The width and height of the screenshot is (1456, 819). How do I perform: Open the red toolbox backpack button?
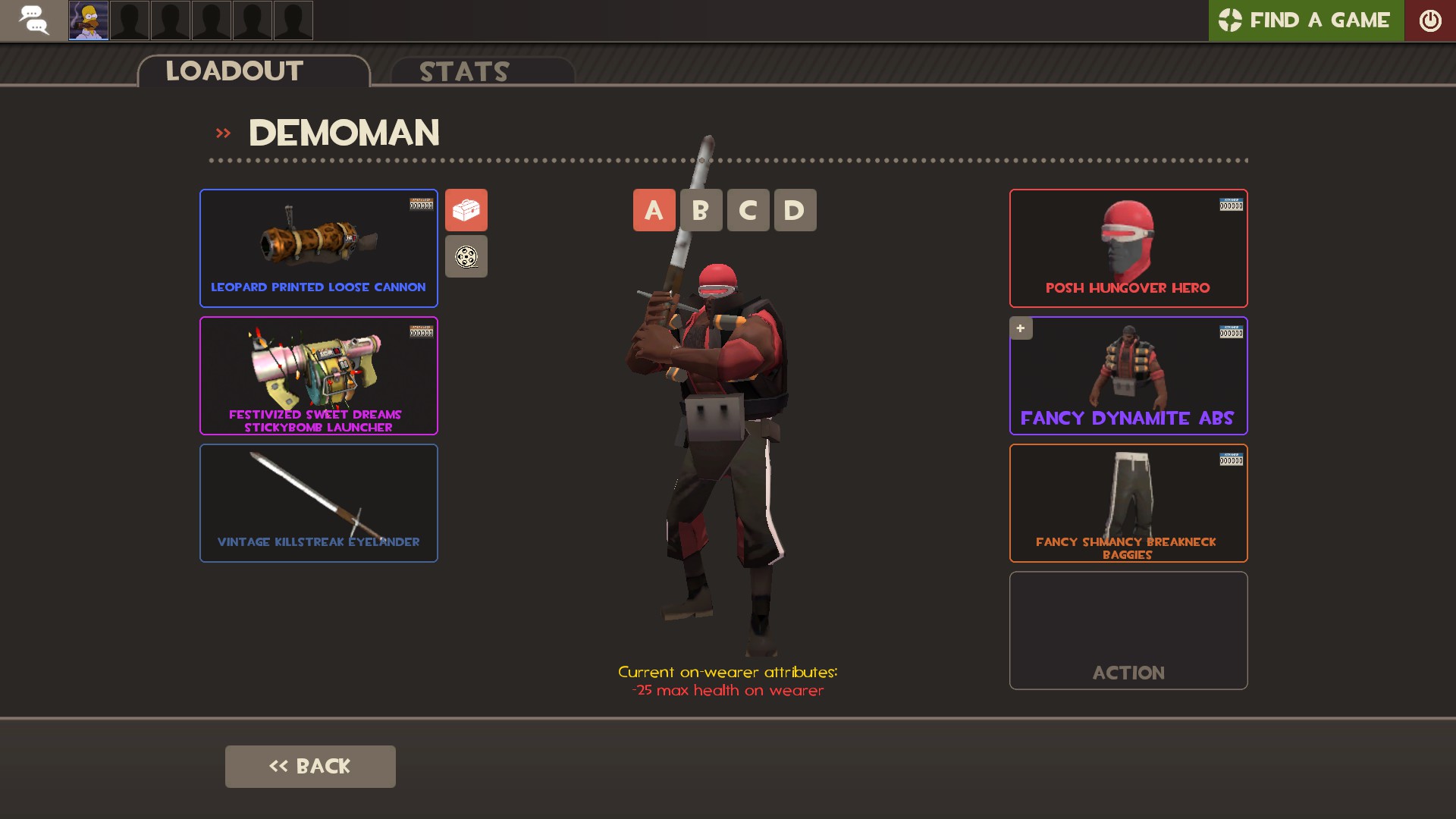pos(466,210)
